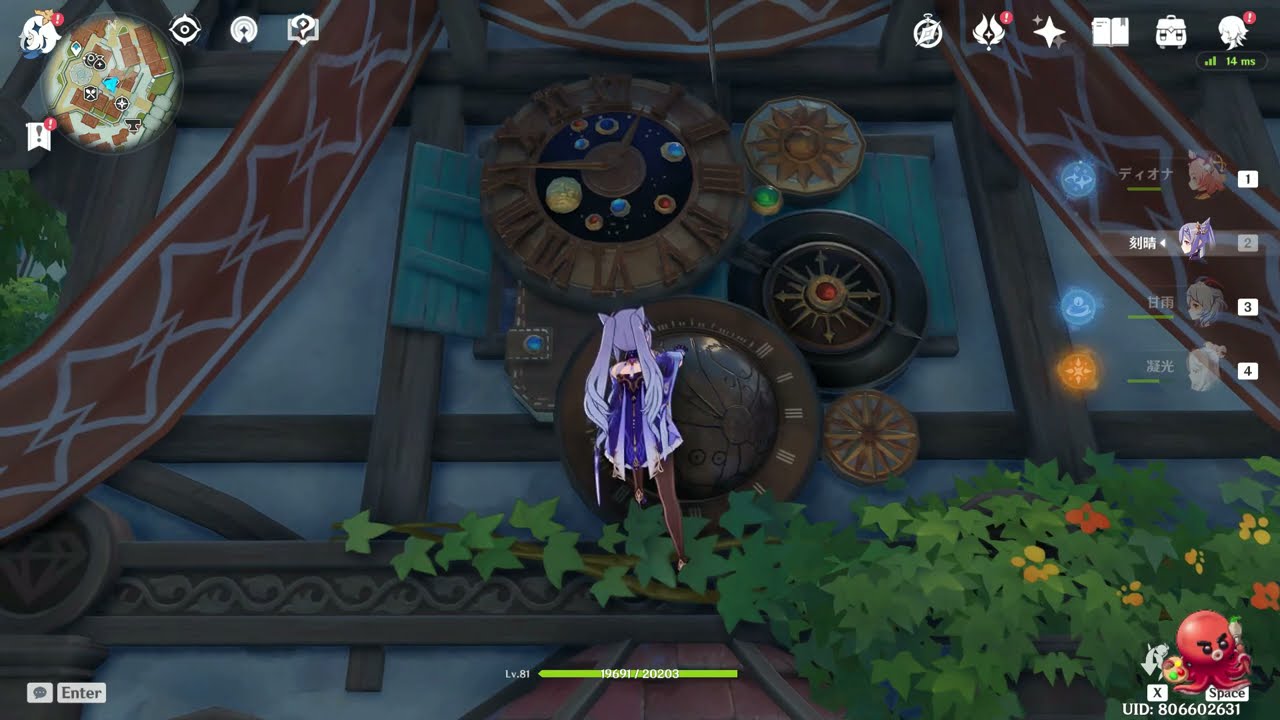Activate the eye-shaped Elemental Sight icon
Viewport: 1280px width, 720px height.
pos(185,30)
